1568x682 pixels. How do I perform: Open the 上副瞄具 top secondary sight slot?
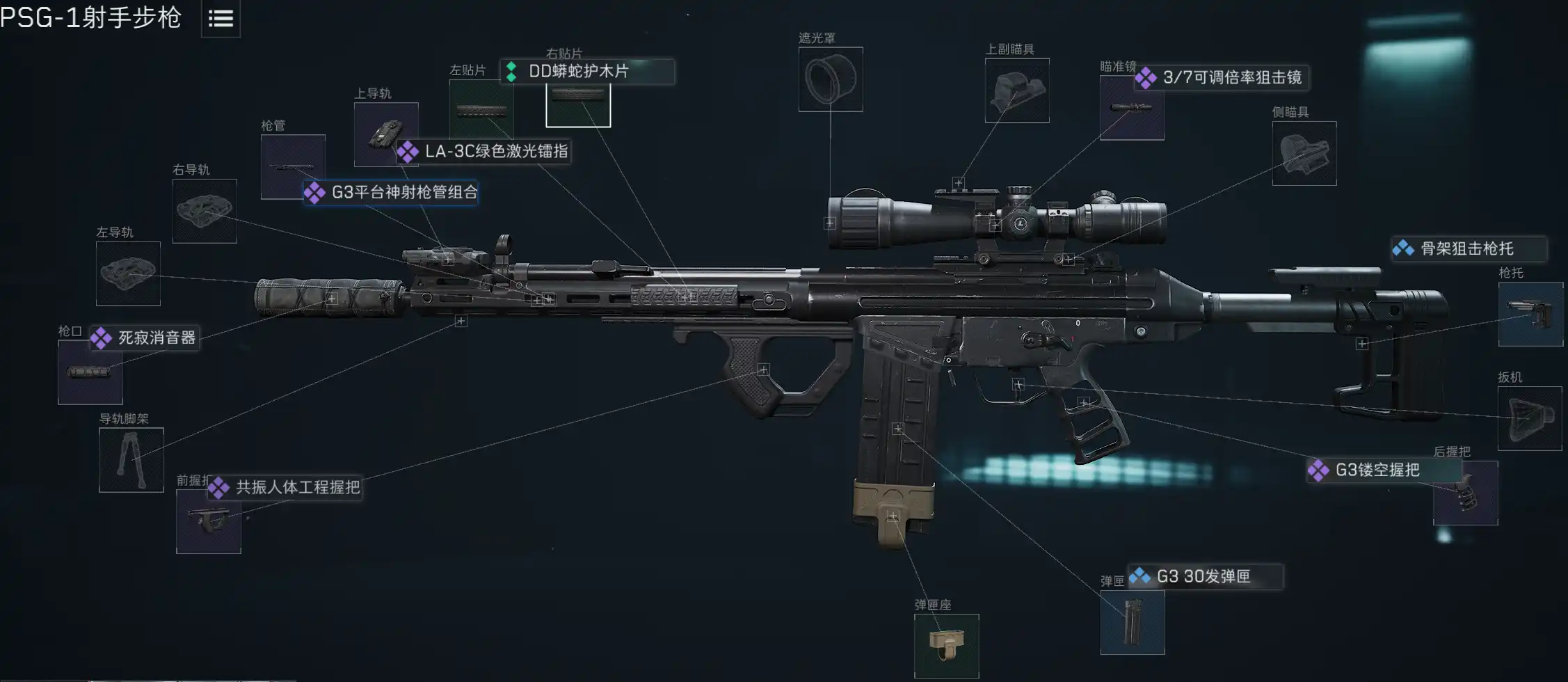coord(1017,90)
